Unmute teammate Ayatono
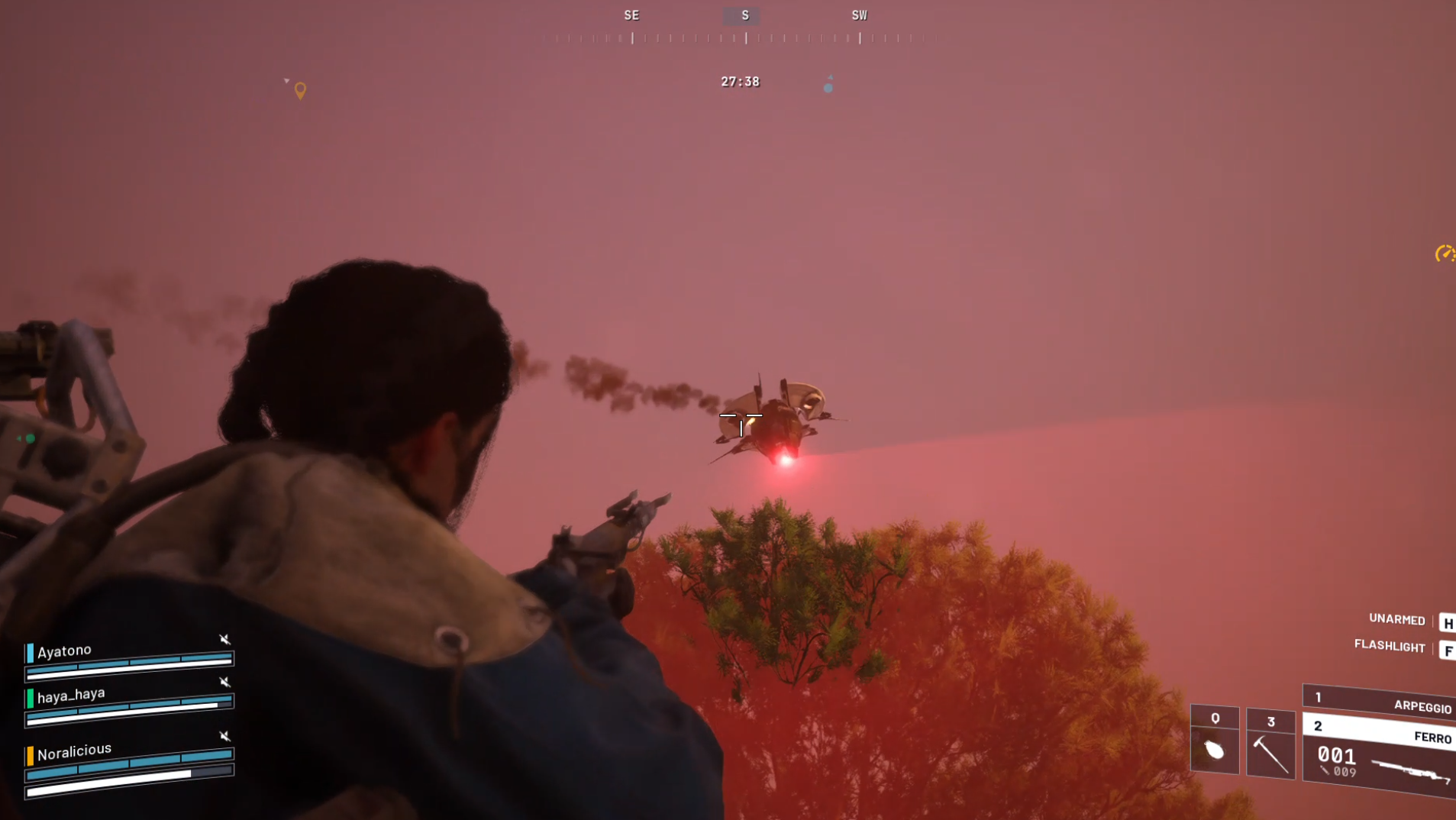 point(224,639)
